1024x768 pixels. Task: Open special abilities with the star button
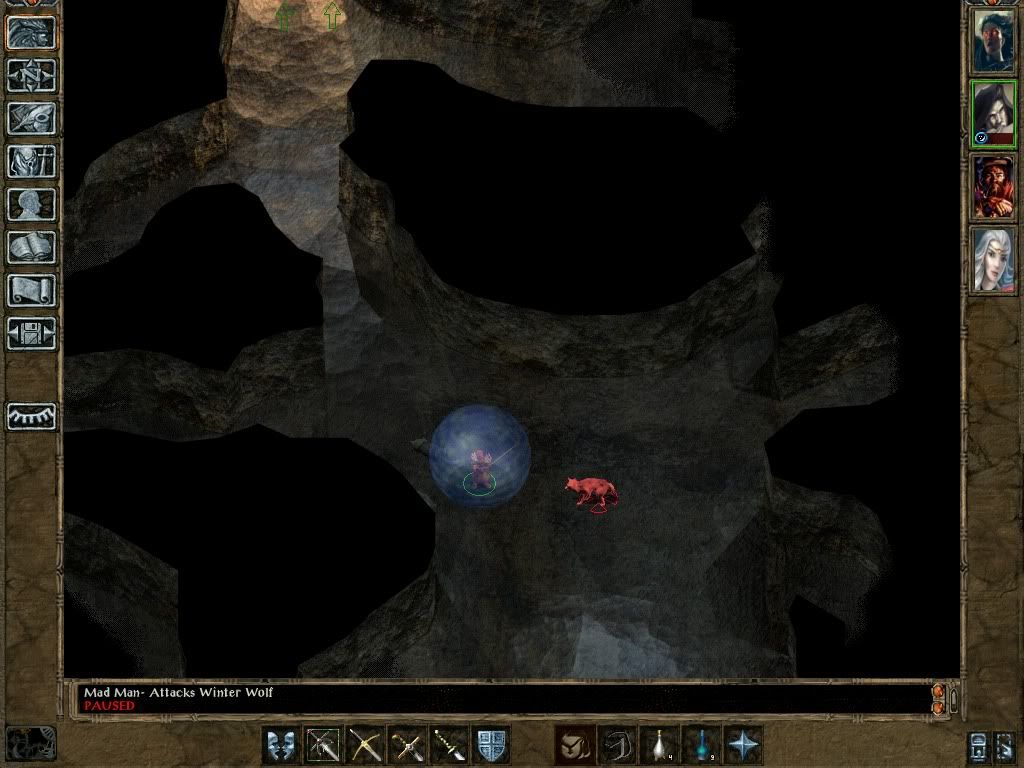click(x=744, y=745)
